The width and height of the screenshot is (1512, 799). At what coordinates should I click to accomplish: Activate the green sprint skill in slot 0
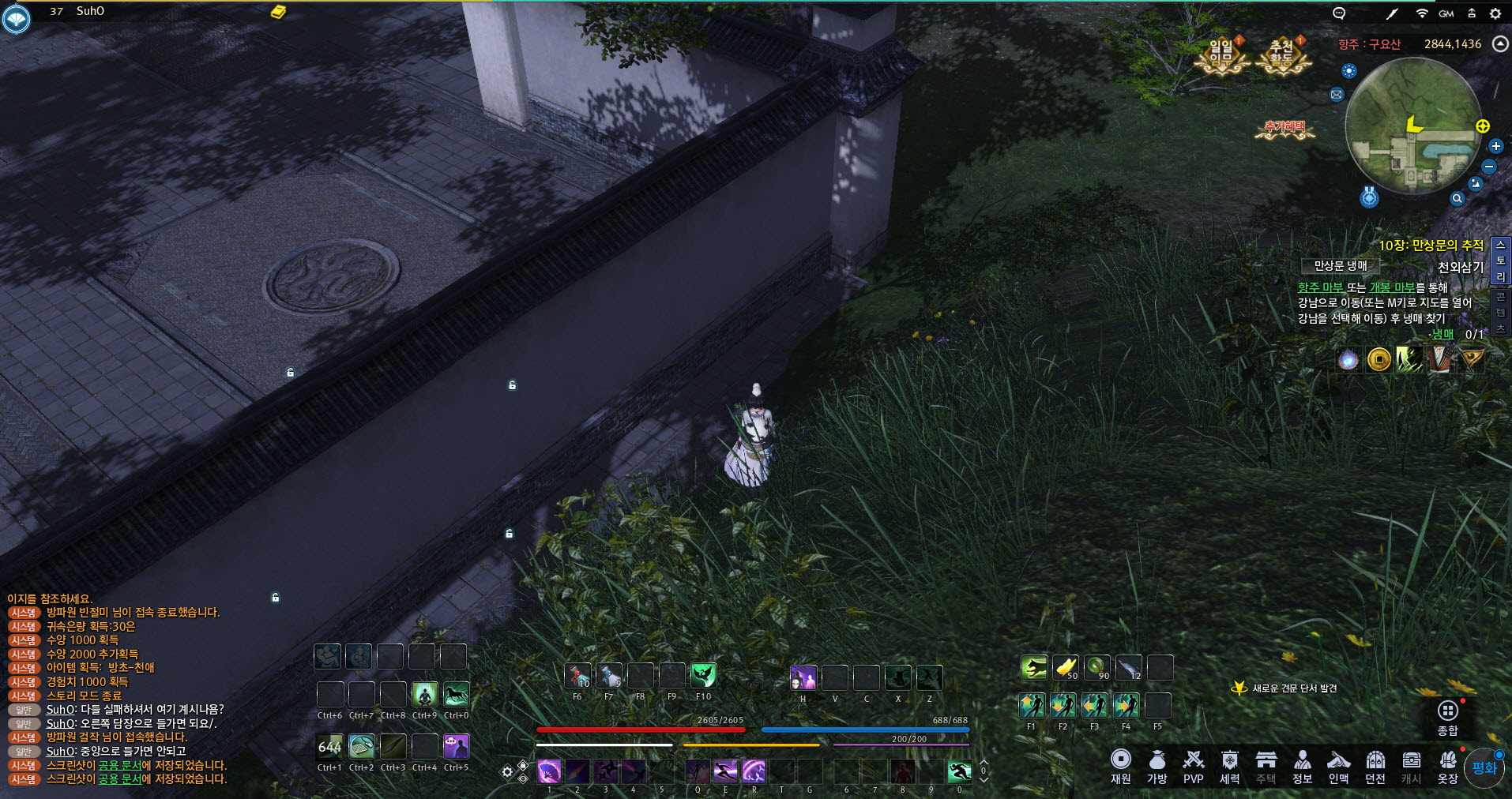[x=959, y=771]
